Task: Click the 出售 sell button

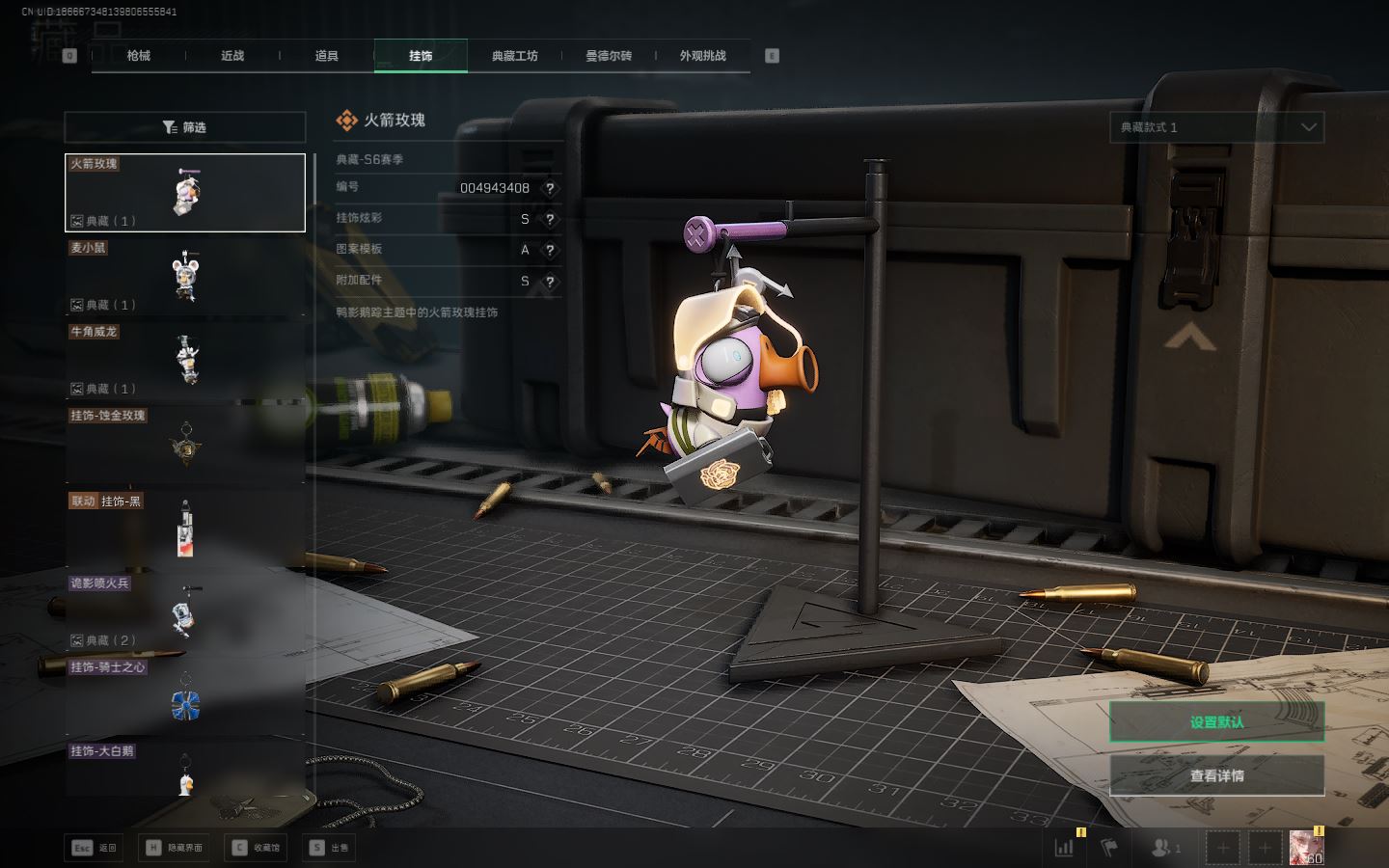Action: (x=329, y=848)
